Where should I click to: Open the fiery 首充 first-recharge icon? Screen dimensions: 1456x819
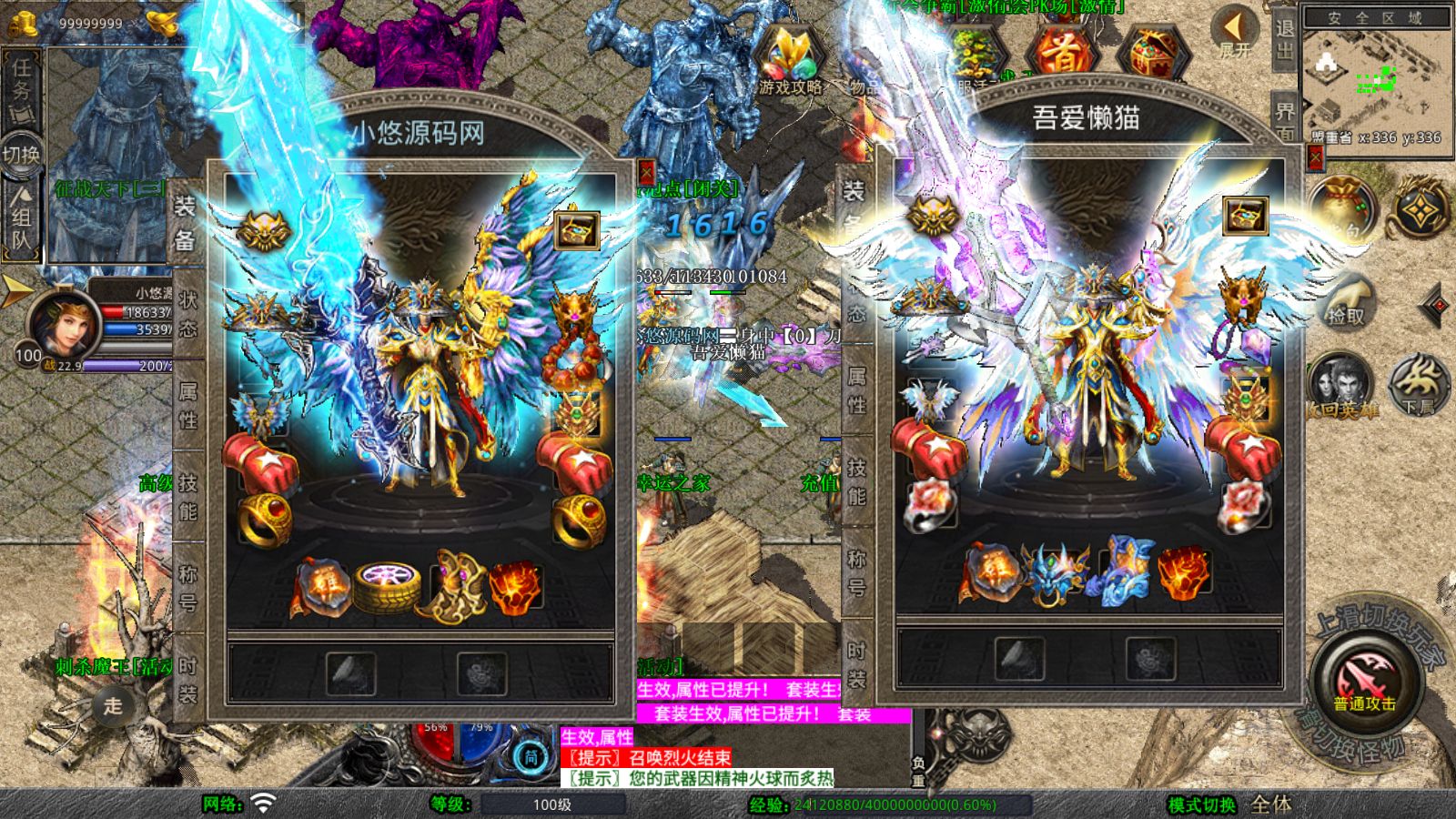(x=1063, y=50)
